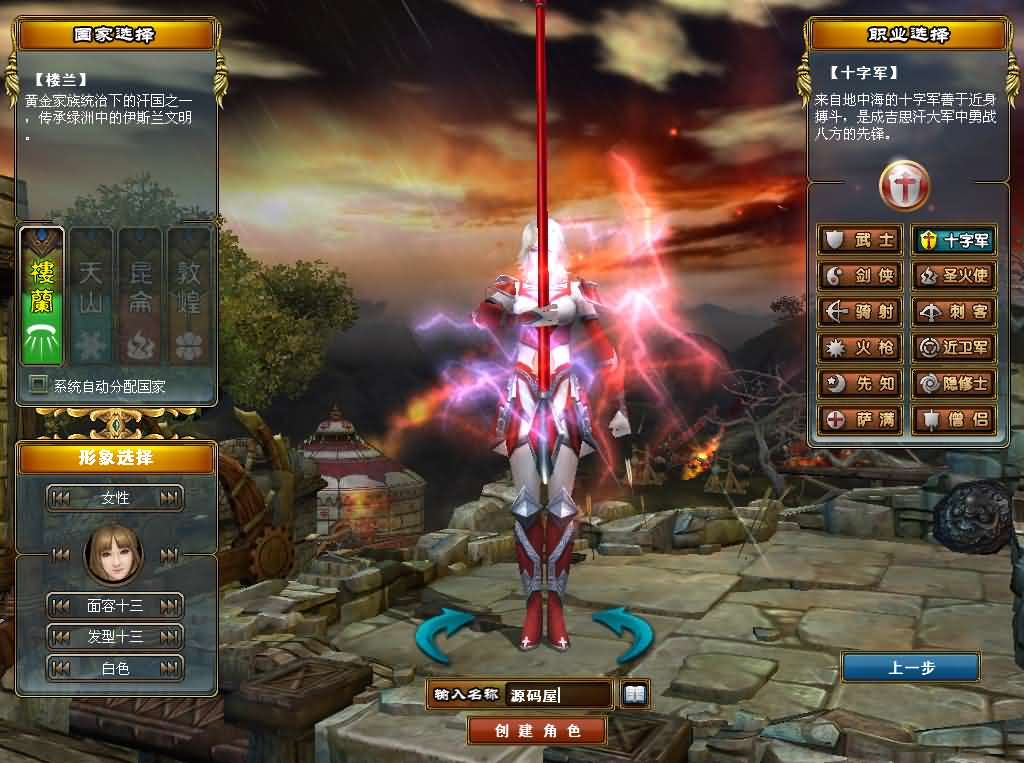Select the 刺客 class
Viewport: 1024px width, 763px height.
[954, 312]
